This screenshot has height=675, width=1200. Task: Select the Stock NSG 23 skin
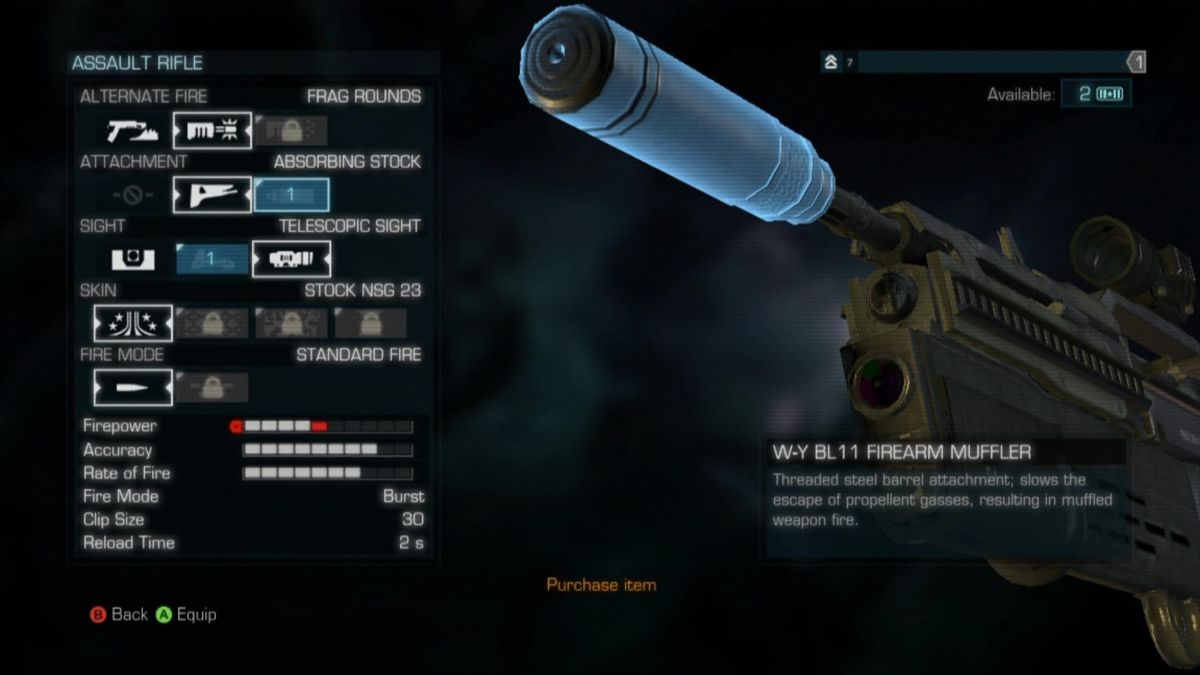pyautogui.click(x=133, y=323)
